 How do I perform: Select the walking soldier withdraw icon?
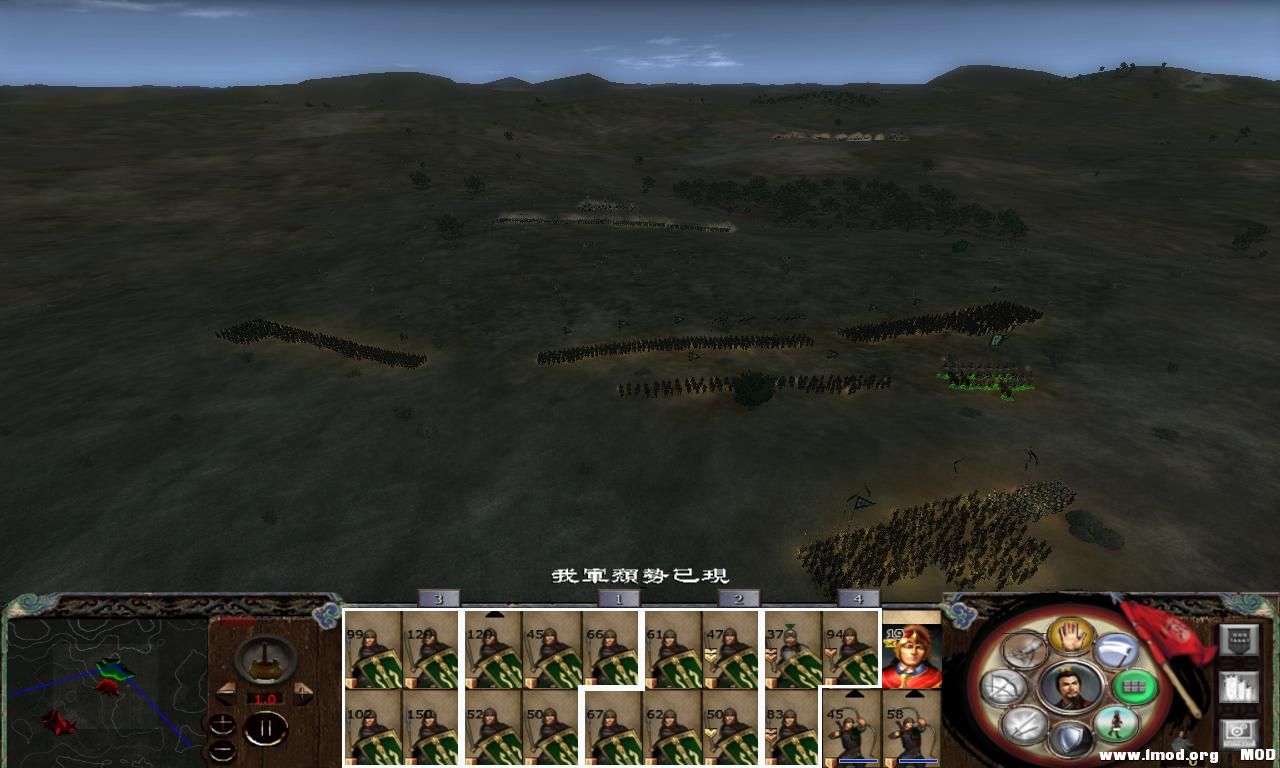tap(1118, 724)
